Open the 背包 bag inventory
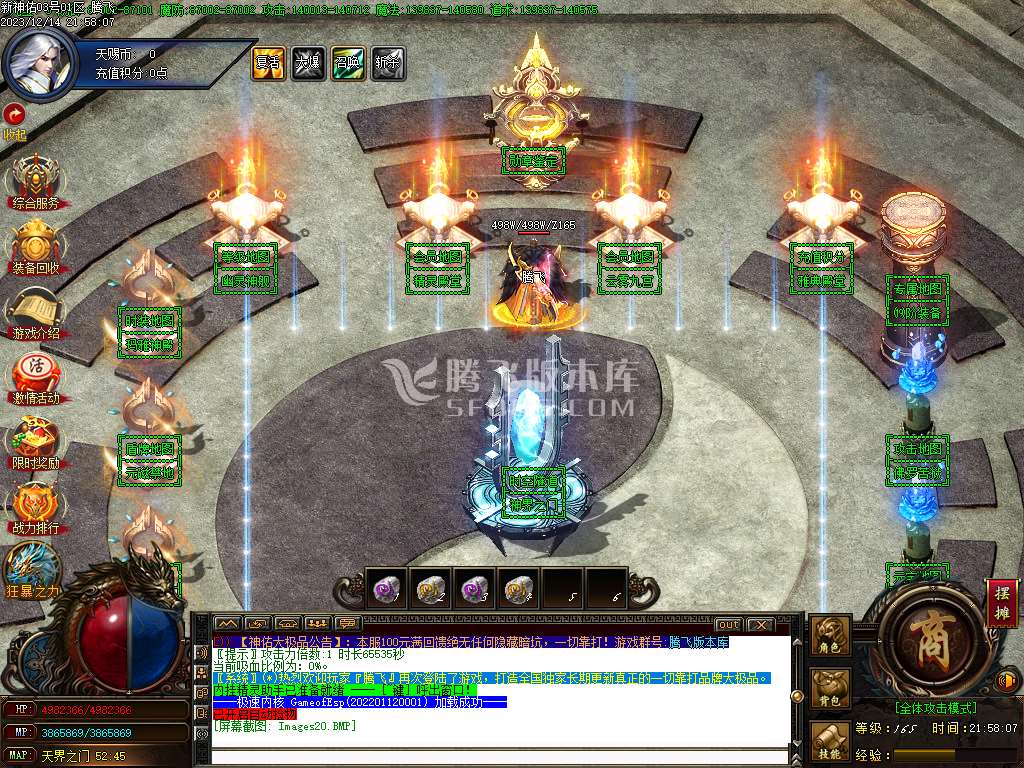1024x768 pixels. pos(831,689)
